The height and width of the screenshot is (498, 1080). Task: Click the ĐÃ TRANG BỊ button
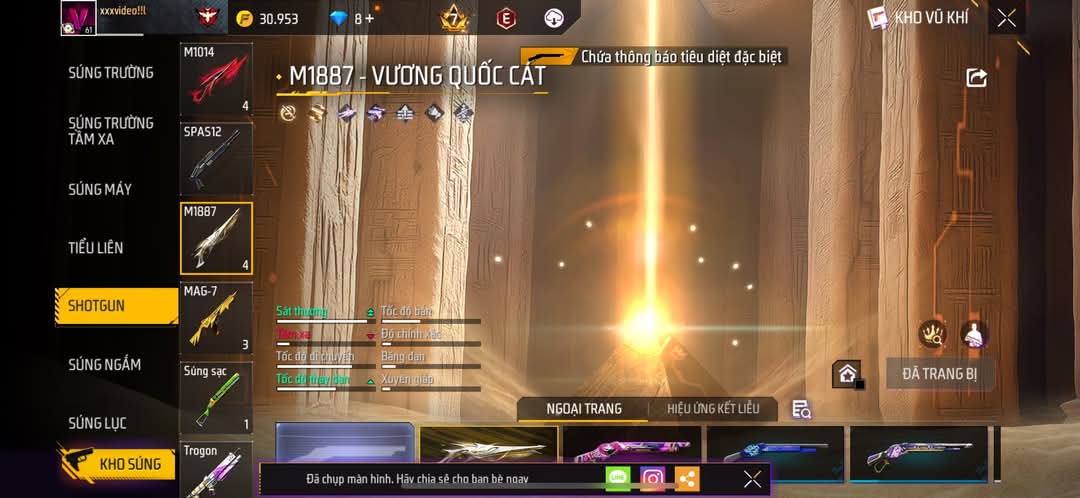pos(939,374)
